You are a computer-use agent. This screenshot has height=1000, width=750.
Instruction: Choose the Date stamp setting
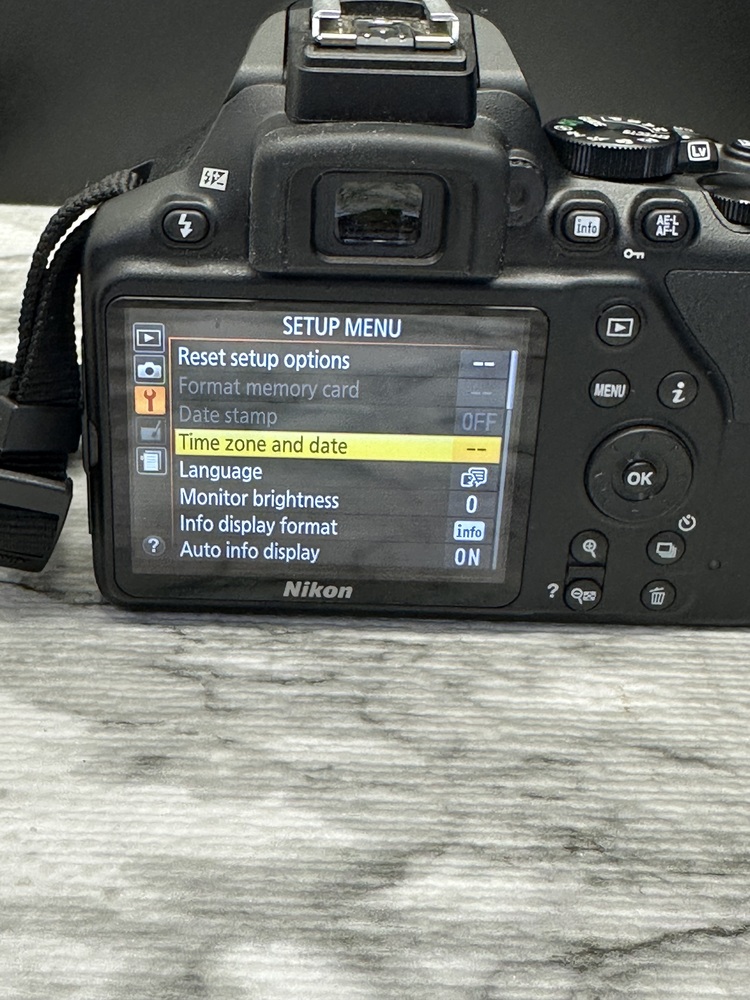click(228, 417)
